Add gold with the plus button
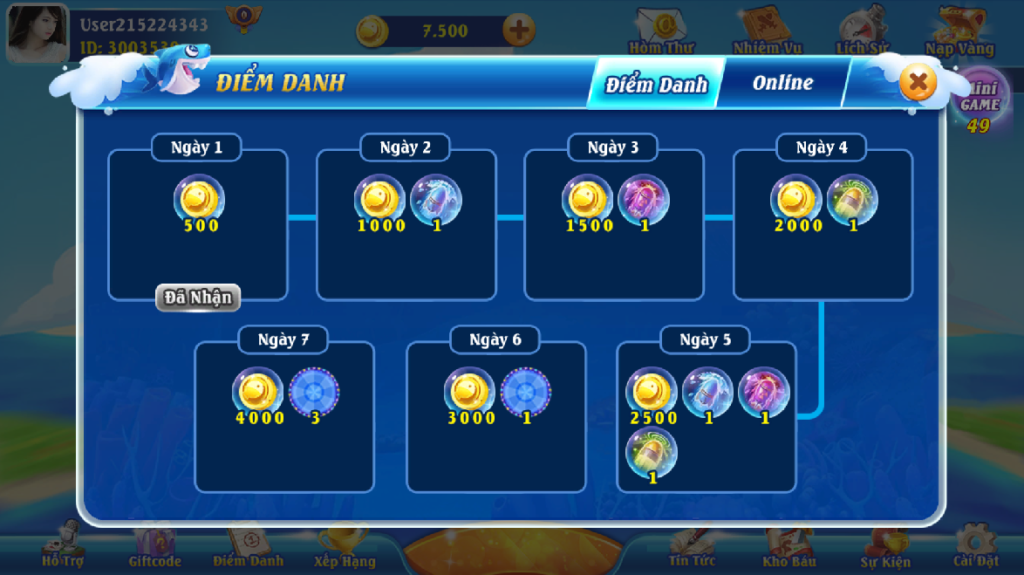Image resolution: width=1024 pixels, height=575 pixels. point(518,30)
